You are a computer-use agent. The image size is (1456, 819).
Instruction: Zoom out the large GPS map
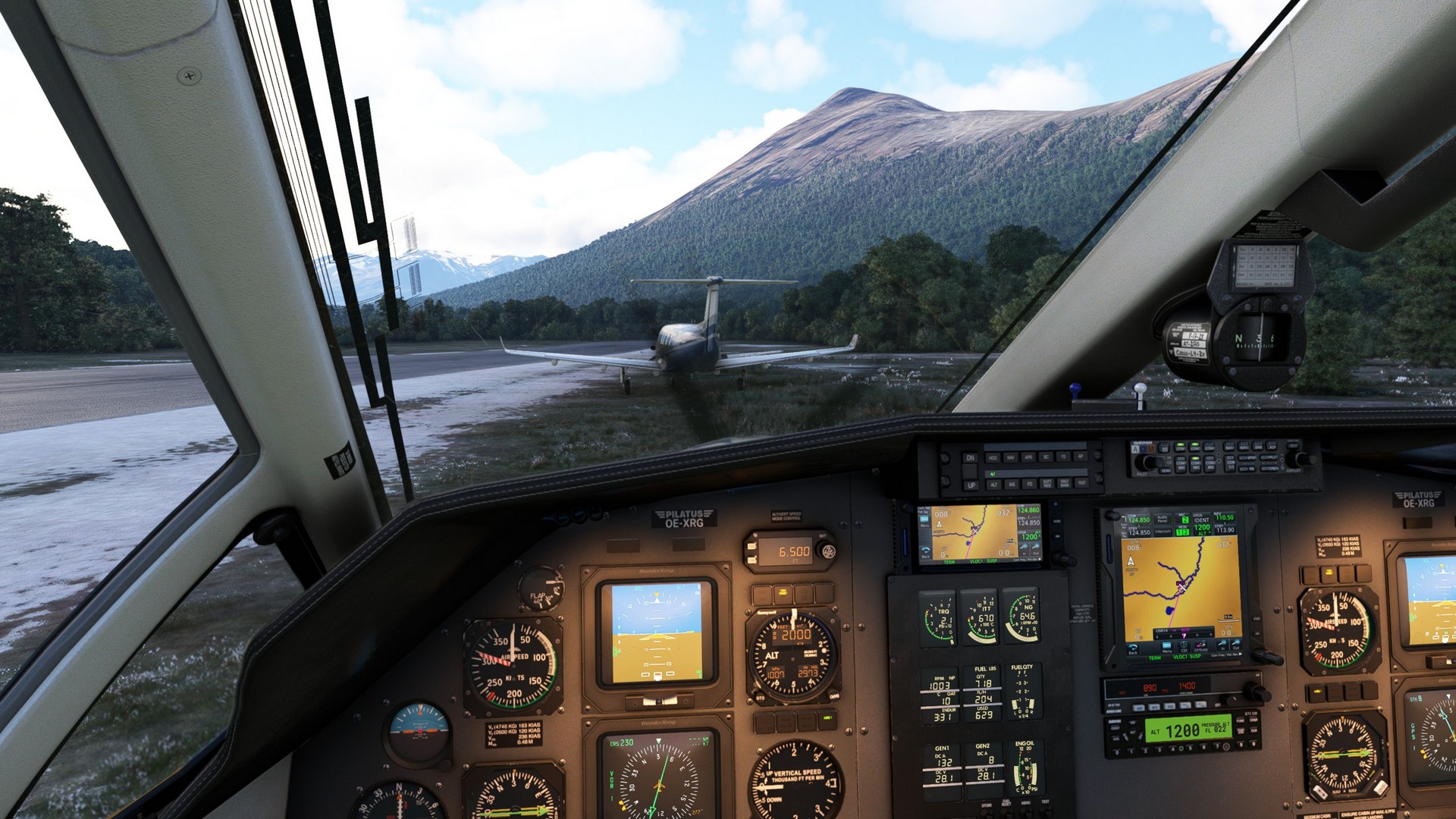(x=1236, y=645)
